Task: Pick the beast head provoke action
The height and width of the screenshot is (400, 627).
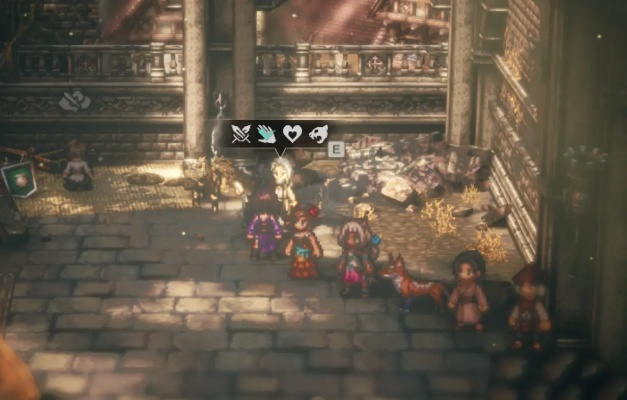Action: tap(316, 133)
